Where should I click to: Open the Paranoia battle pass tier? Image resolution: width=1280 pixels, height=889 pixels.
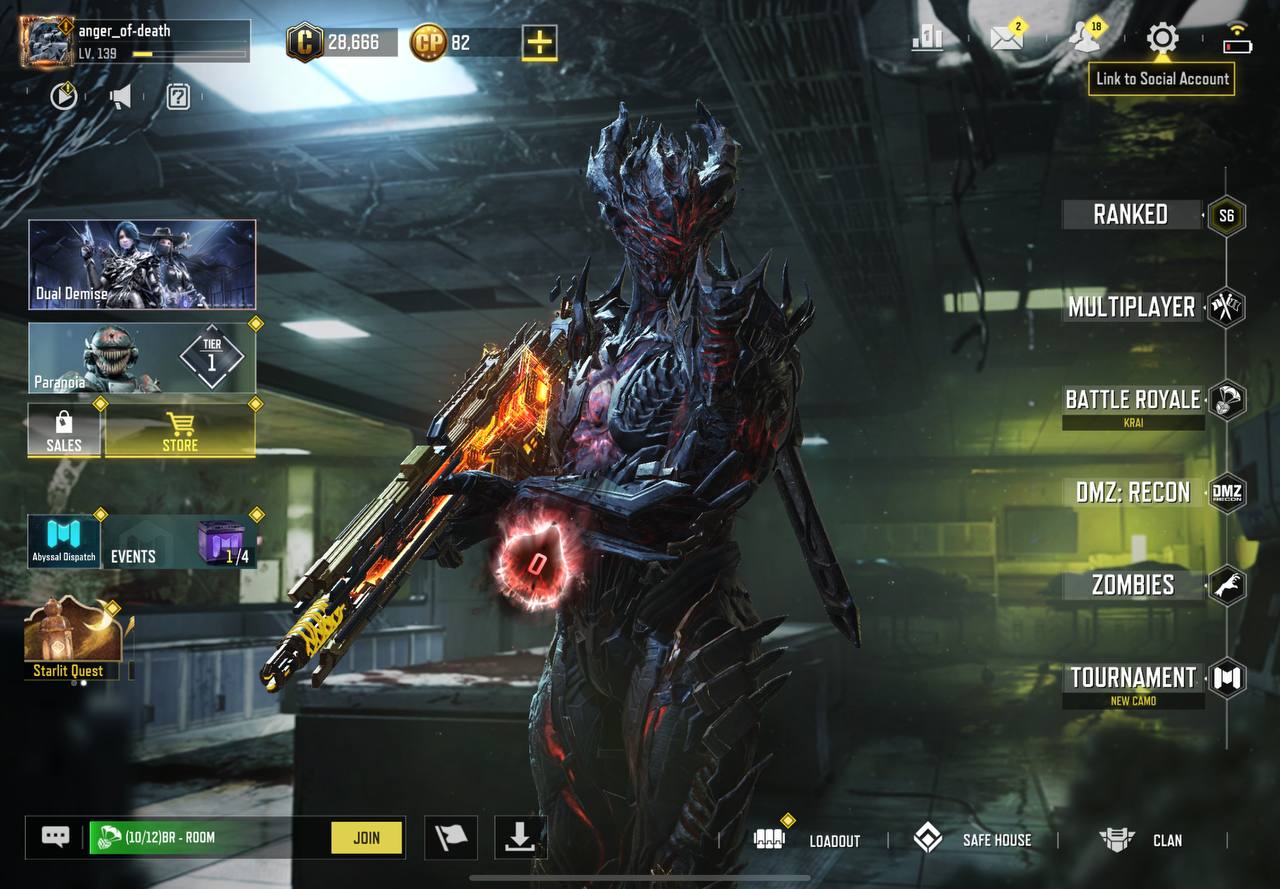coord(142,357)
